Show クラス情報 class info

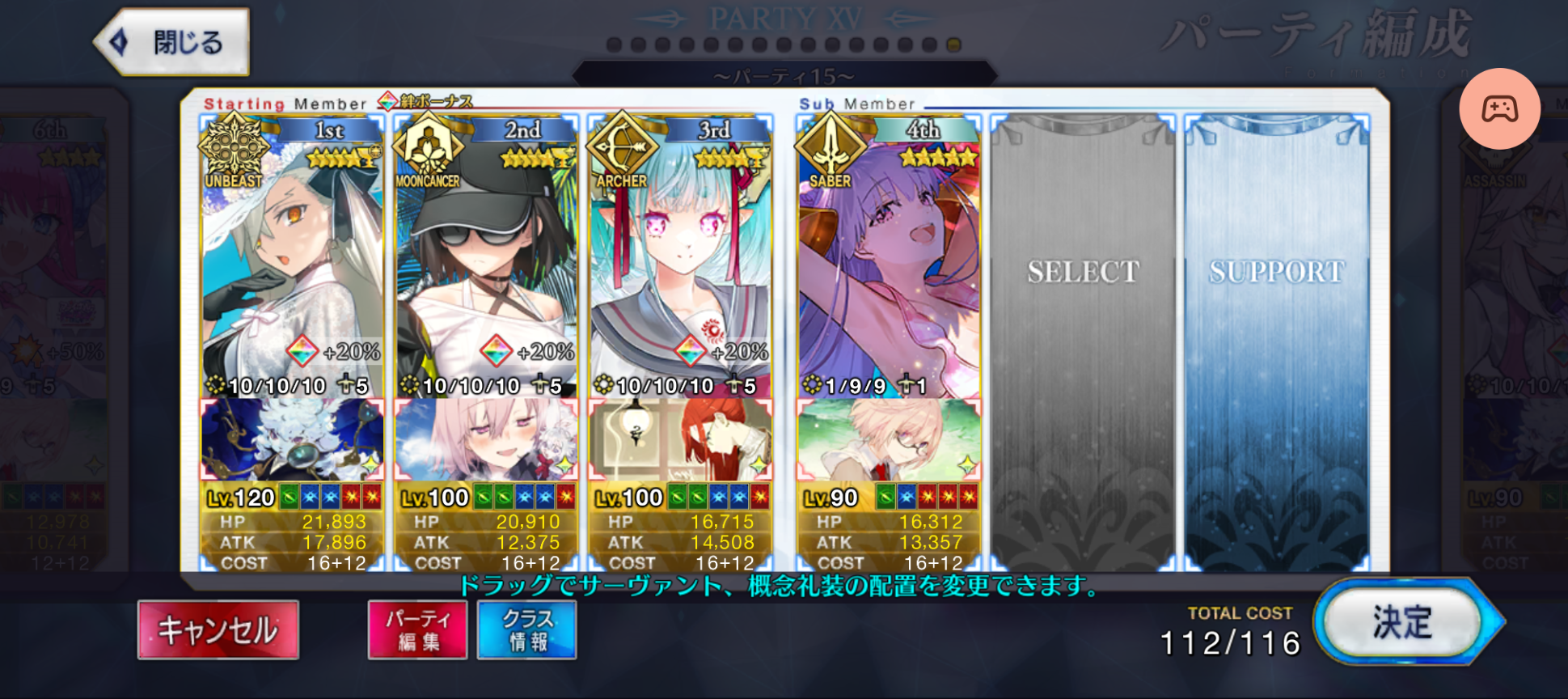point(527,629)
